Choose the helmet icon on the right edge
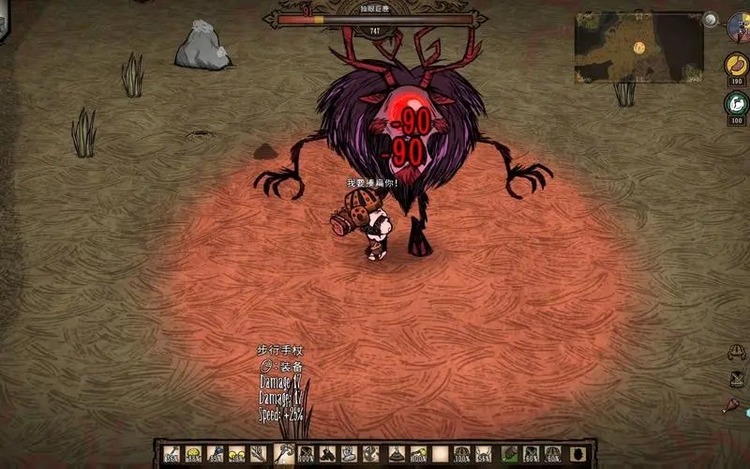Image resolution: width=750 pixels, height=469 pixels. point(737,352)
